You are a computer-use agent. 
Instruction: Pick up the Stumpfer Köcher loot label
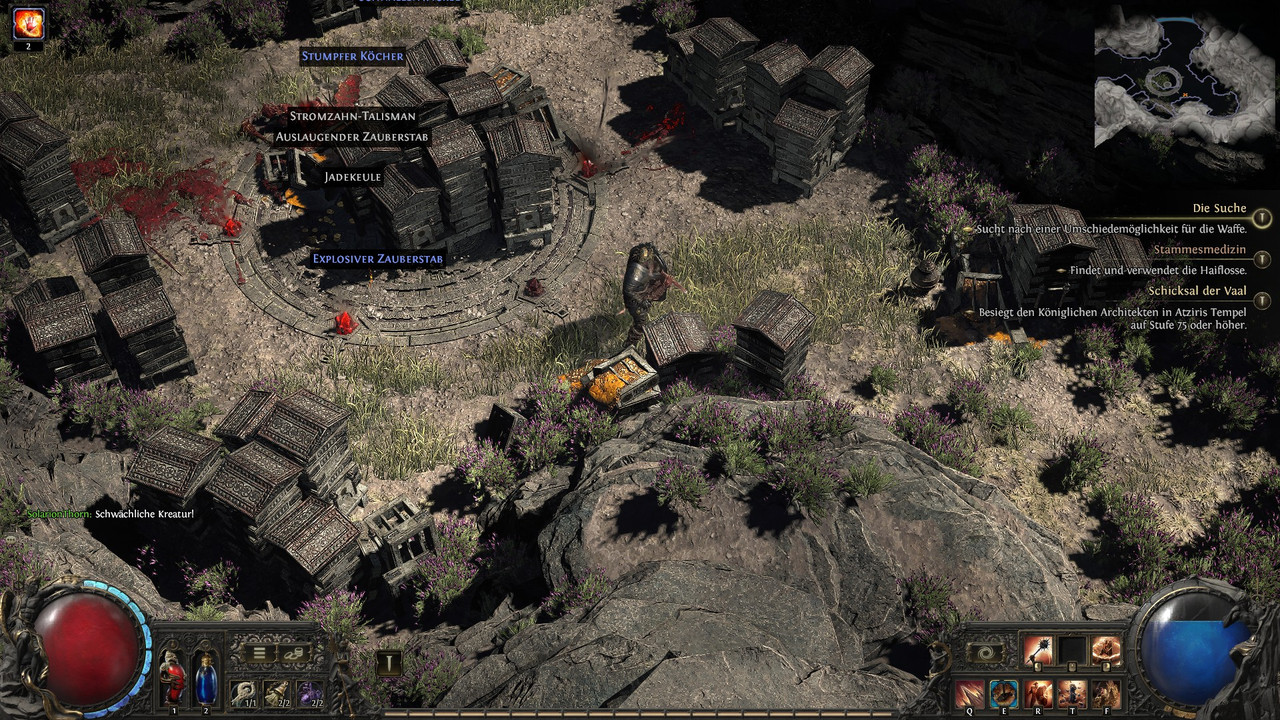coord(352,56)
